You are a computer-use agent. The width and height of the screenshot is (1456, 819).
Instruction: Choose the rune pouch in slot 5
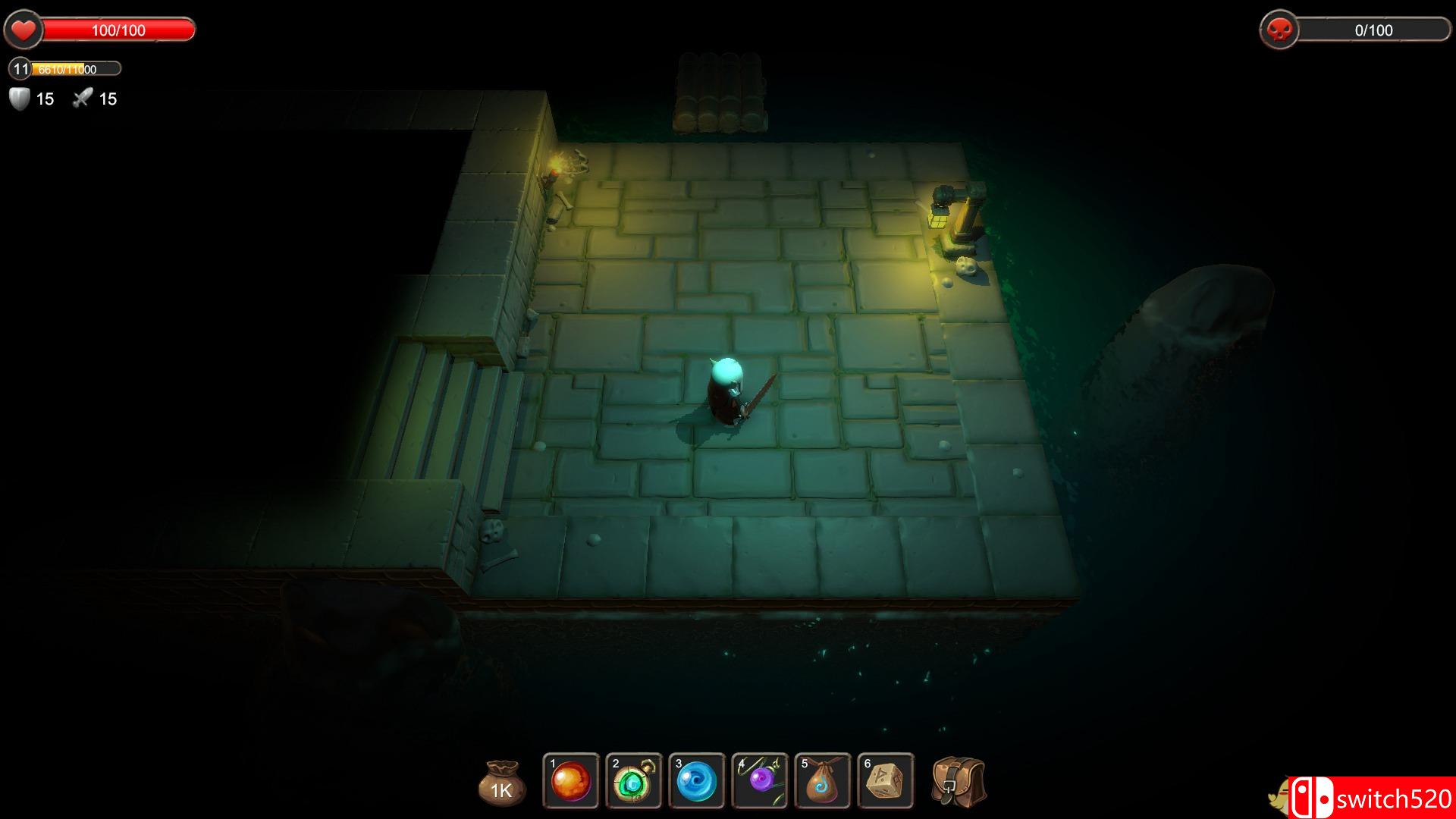[823, 781]
